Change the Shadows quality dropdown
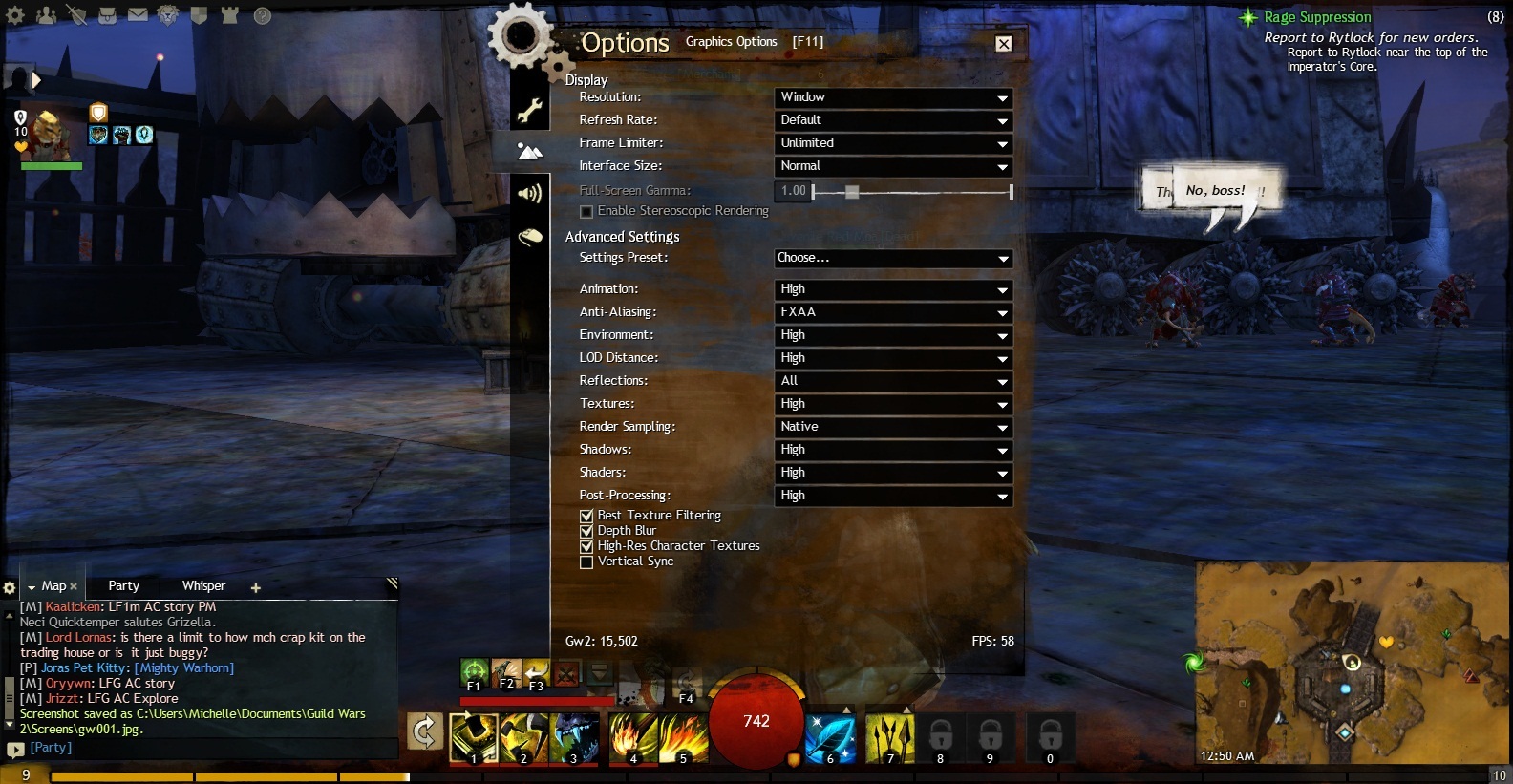Viewport: 1513px width, 784px height. click(892, 450)
